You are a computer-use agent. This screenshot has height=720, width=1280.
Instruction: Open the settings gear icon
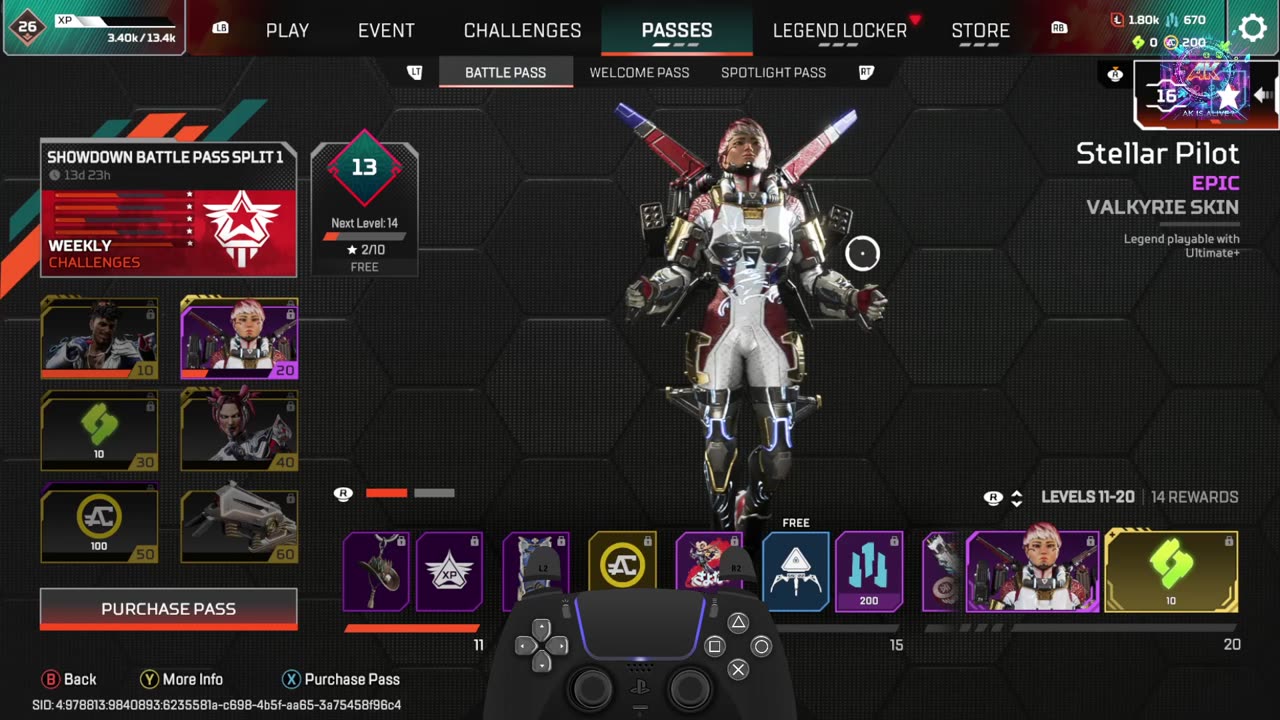tap(1252, 28)
